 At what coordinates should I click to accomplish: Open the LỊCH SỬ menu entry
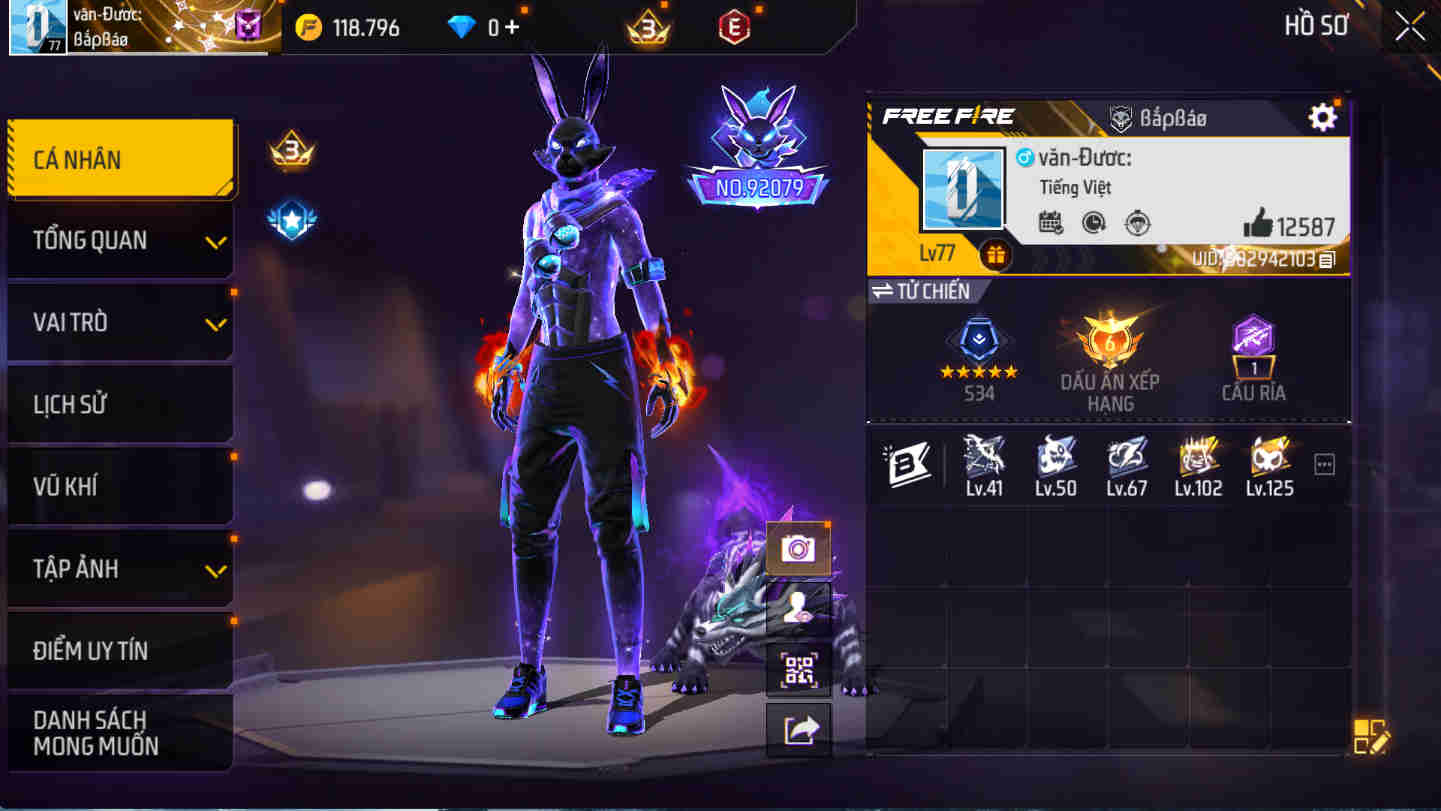pyautogui.click(x=120, y=404)
